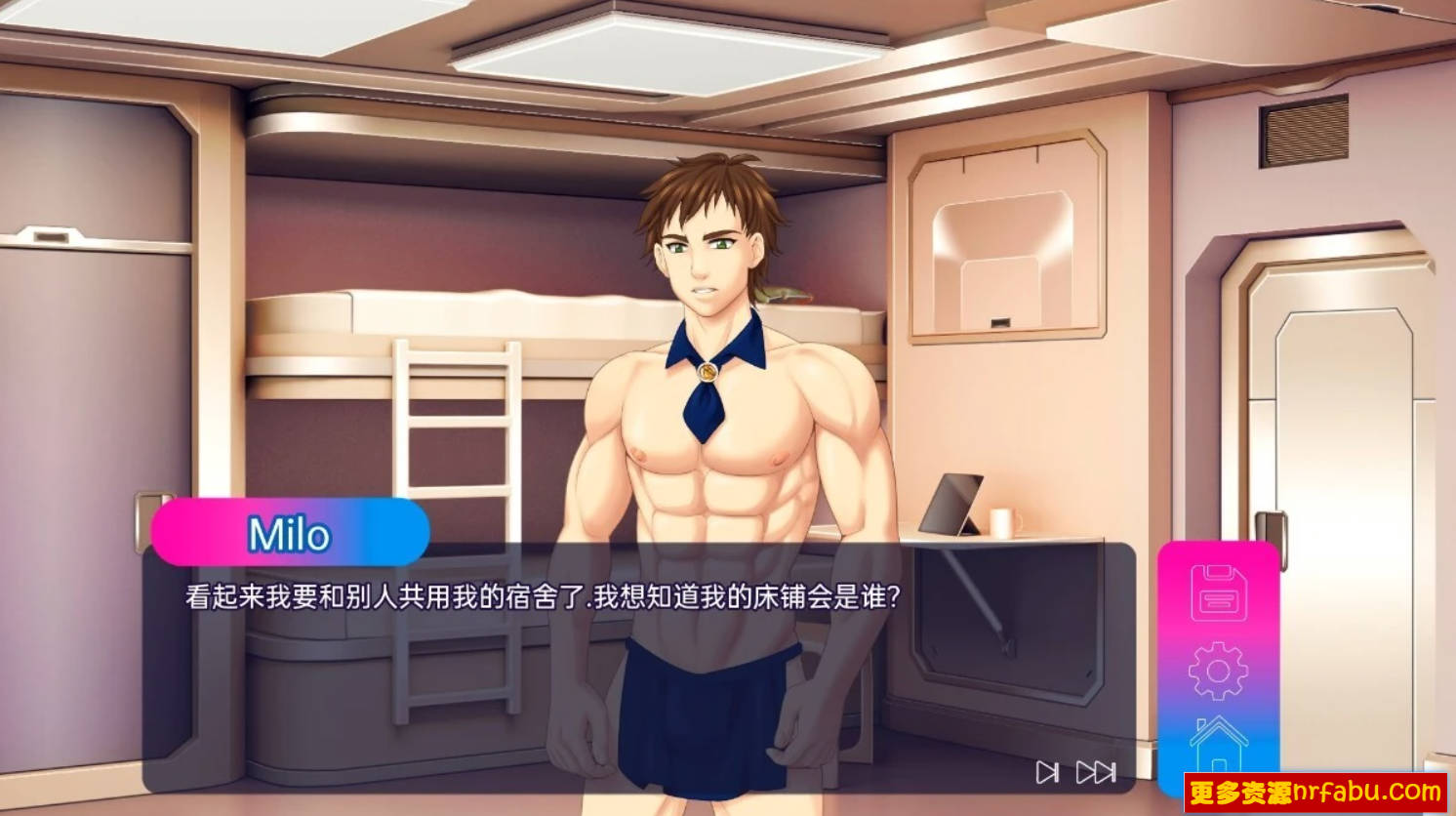Click the Milo name plate
Viewport: 1456px width, 816px height.
click(x=291, y=533)
